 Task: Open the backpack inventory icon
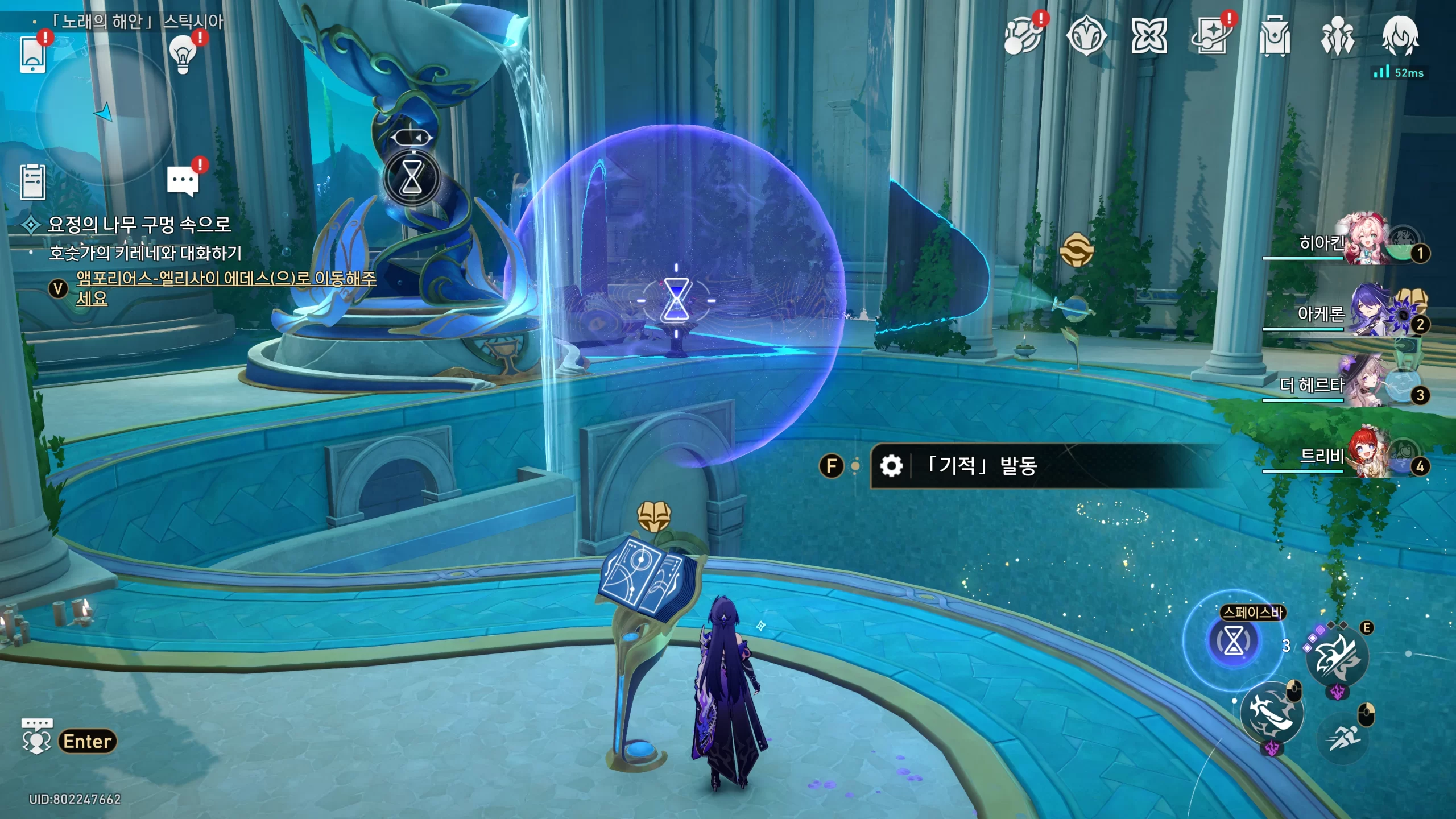point(1275,36)
